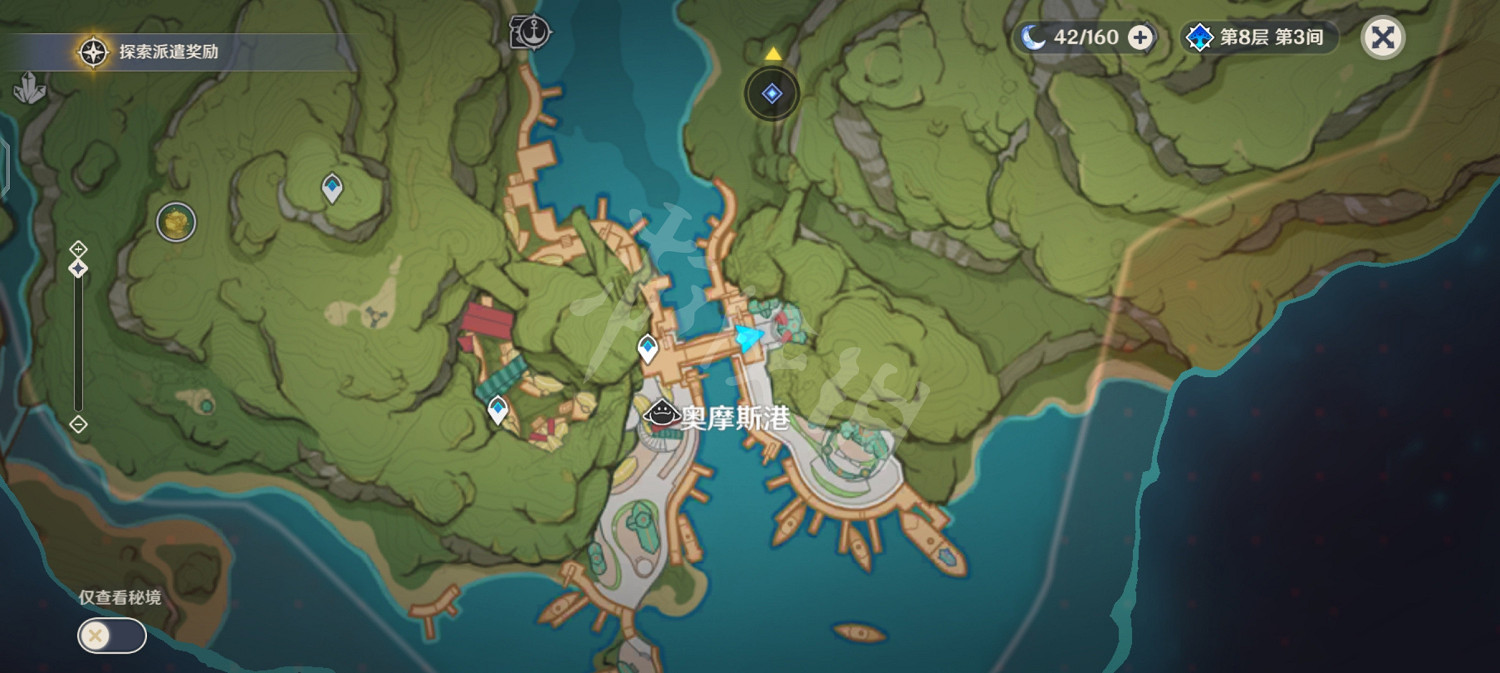Pick the teleport waypoint beside the harbor bridge
The image size is (1500, 673).
pyautogui.click(x=648, y=348)
